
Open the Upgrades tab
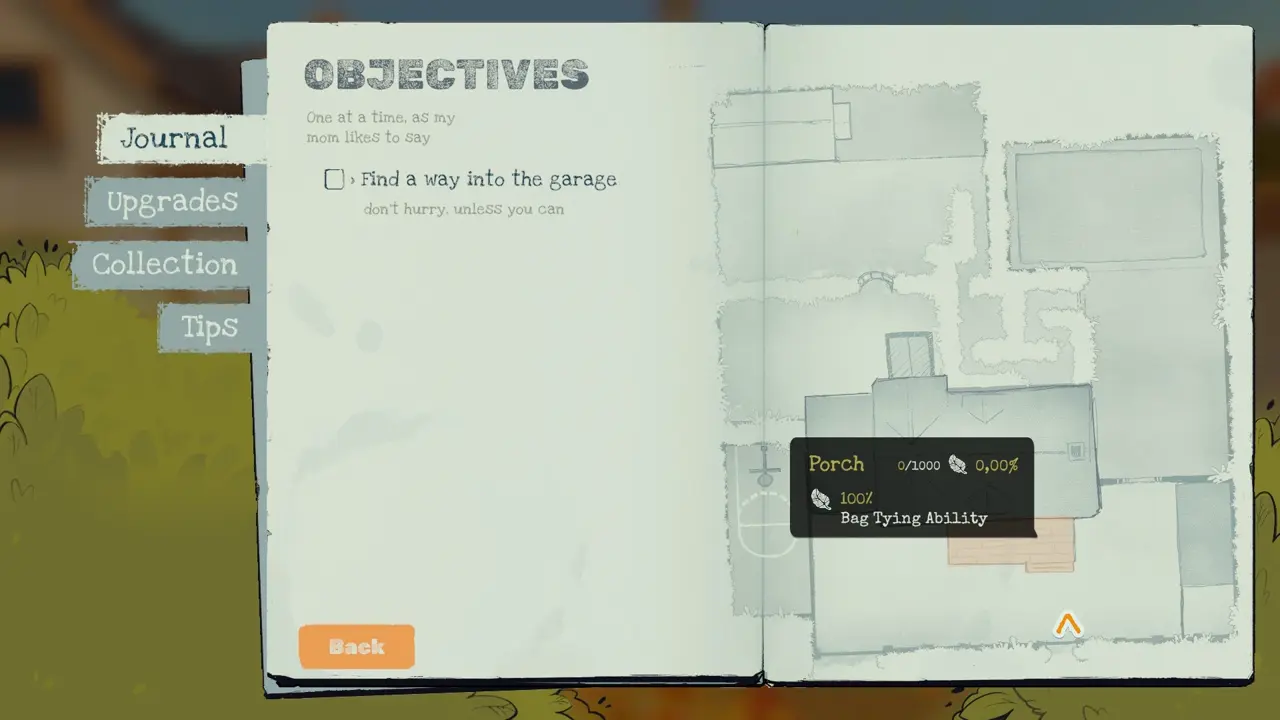tap(172, 202)
